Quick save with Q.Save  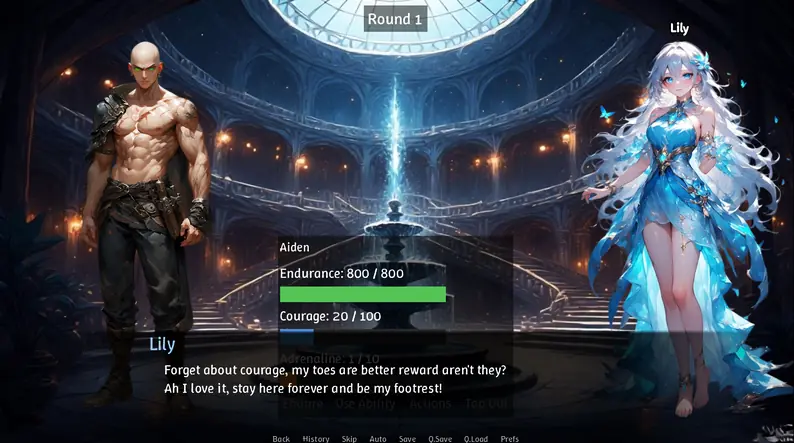[439, 438]
